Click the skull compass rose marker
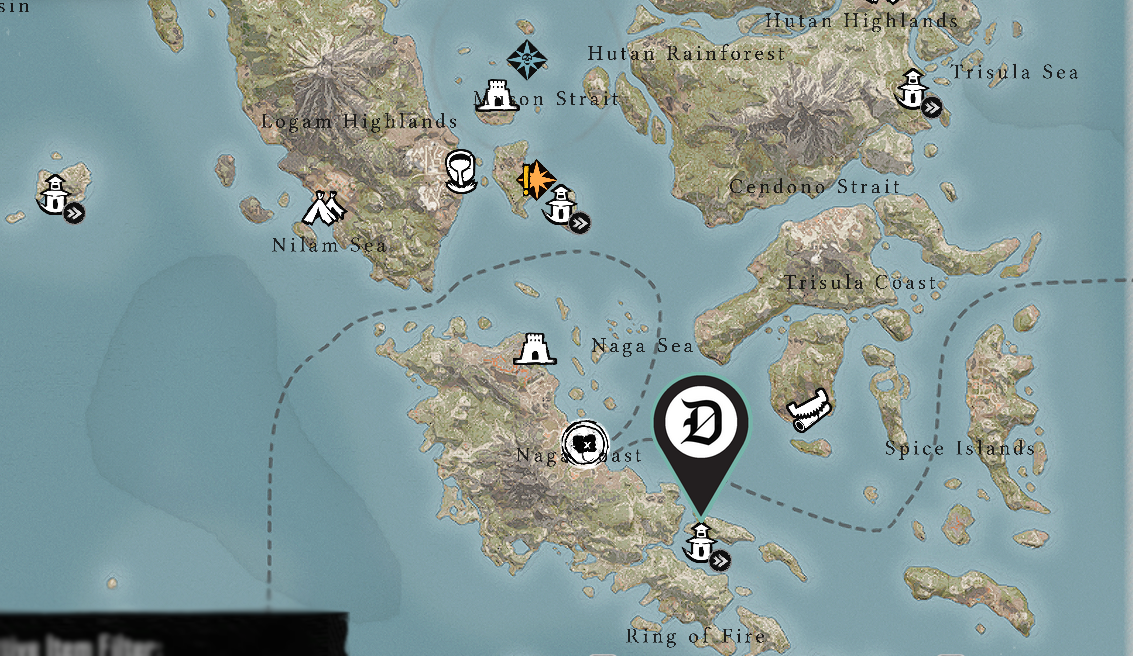The image size is (1133, 656). coord(526,59)
